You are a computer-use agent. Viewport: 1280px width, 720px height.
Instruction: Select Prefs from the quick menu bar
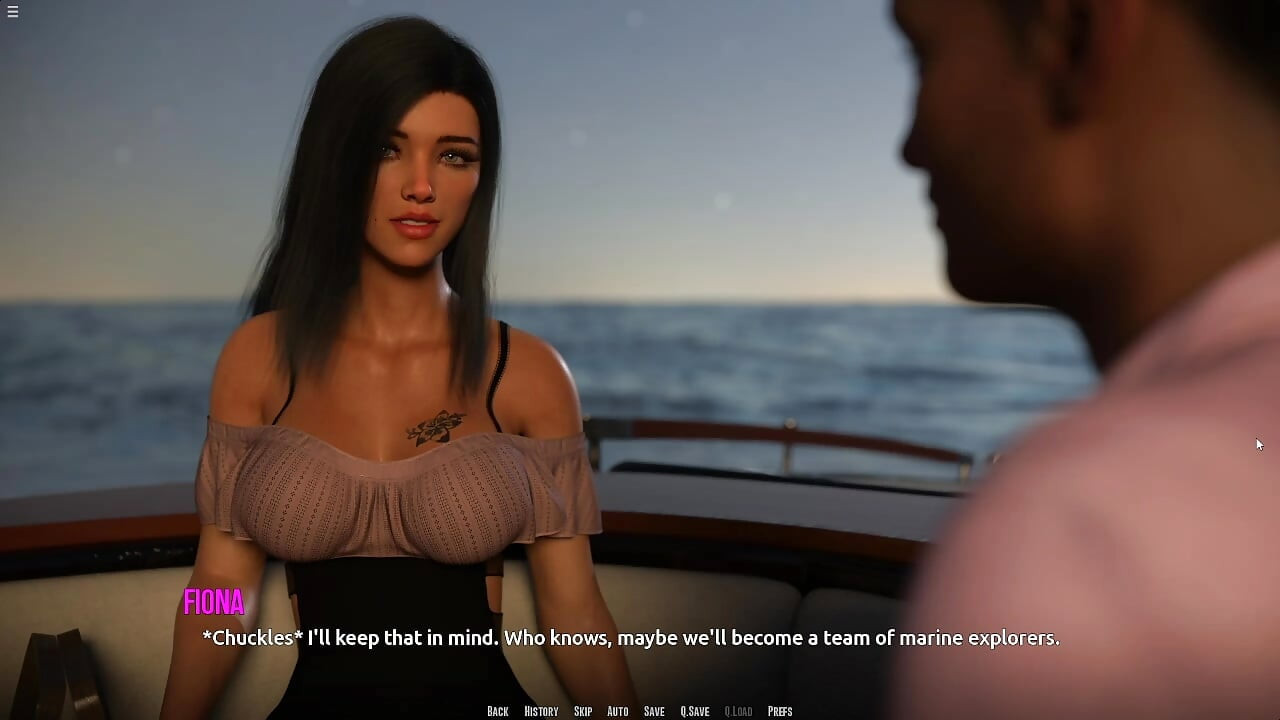780,711
